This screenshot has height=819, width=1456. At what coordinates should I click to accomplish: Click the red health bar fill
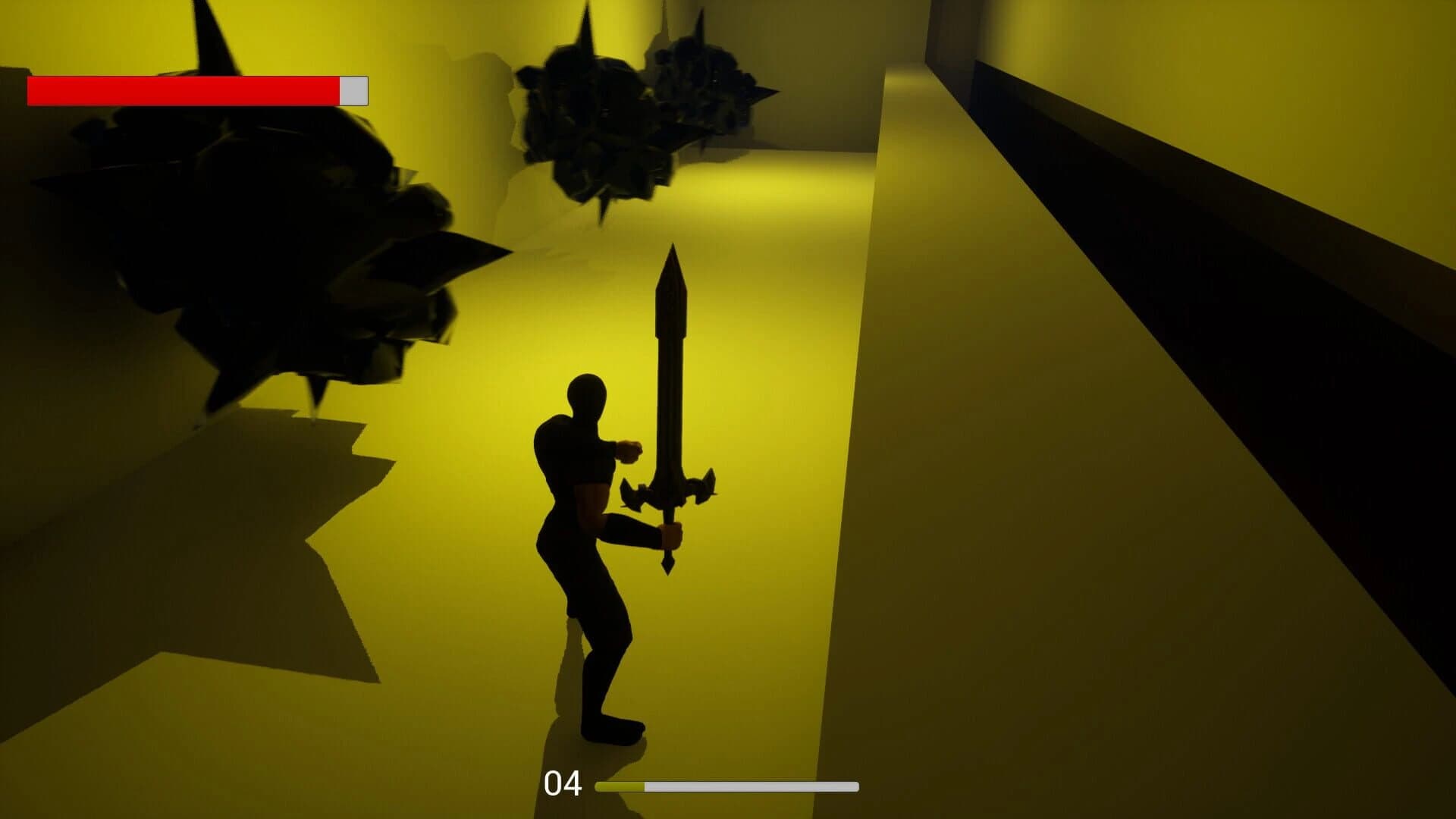click(182, 91)
